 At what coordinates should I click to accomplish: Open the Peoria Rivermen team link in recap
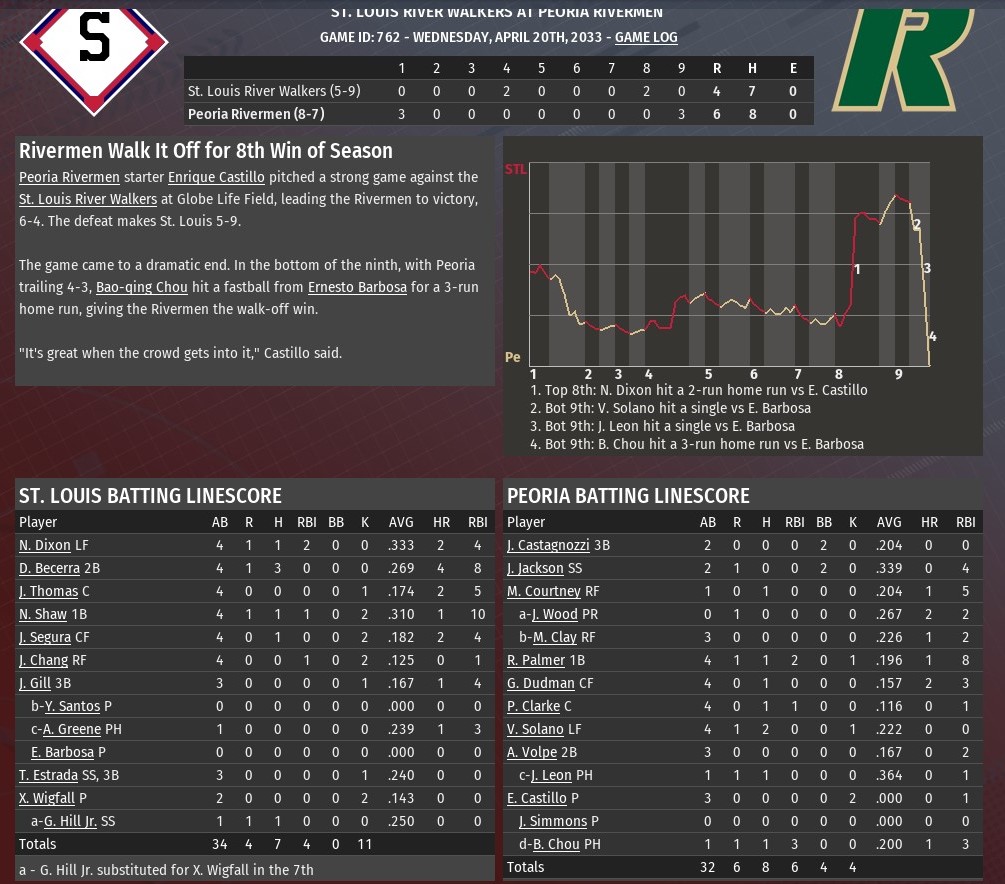point(69,177)
